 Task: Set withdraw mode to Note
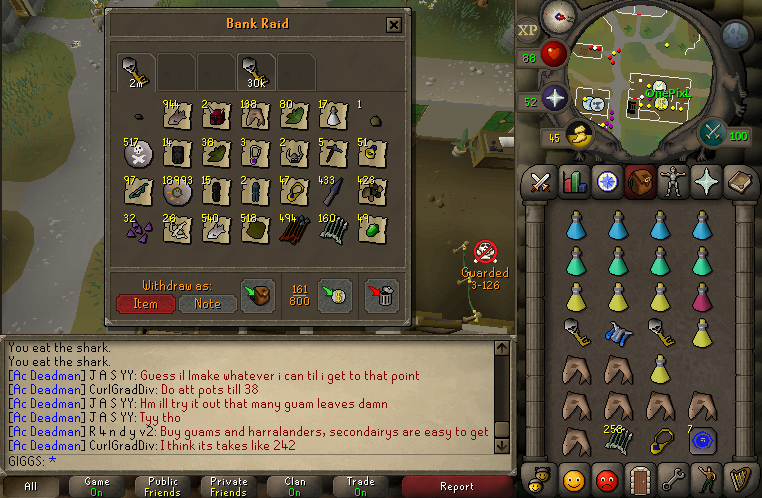coord(206,303)
